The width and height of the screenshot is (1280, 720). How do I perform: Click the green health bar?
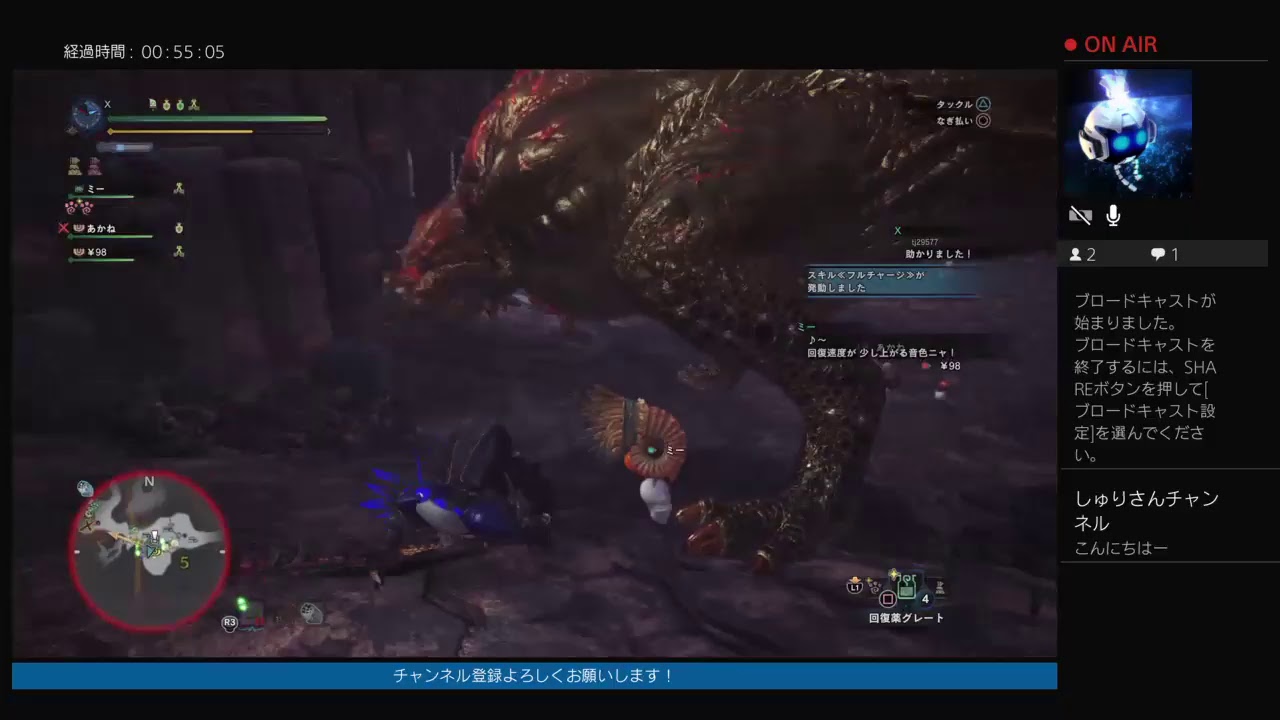(220, 118)
